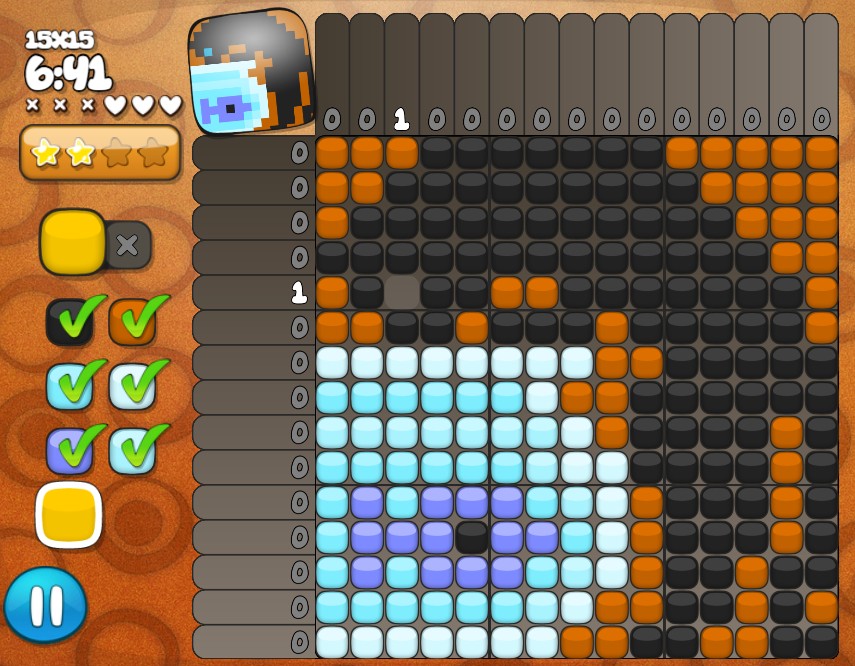Click the large yellow paint mode block
855x666 pixels.
pyautogui.click(x=73, y=243)
